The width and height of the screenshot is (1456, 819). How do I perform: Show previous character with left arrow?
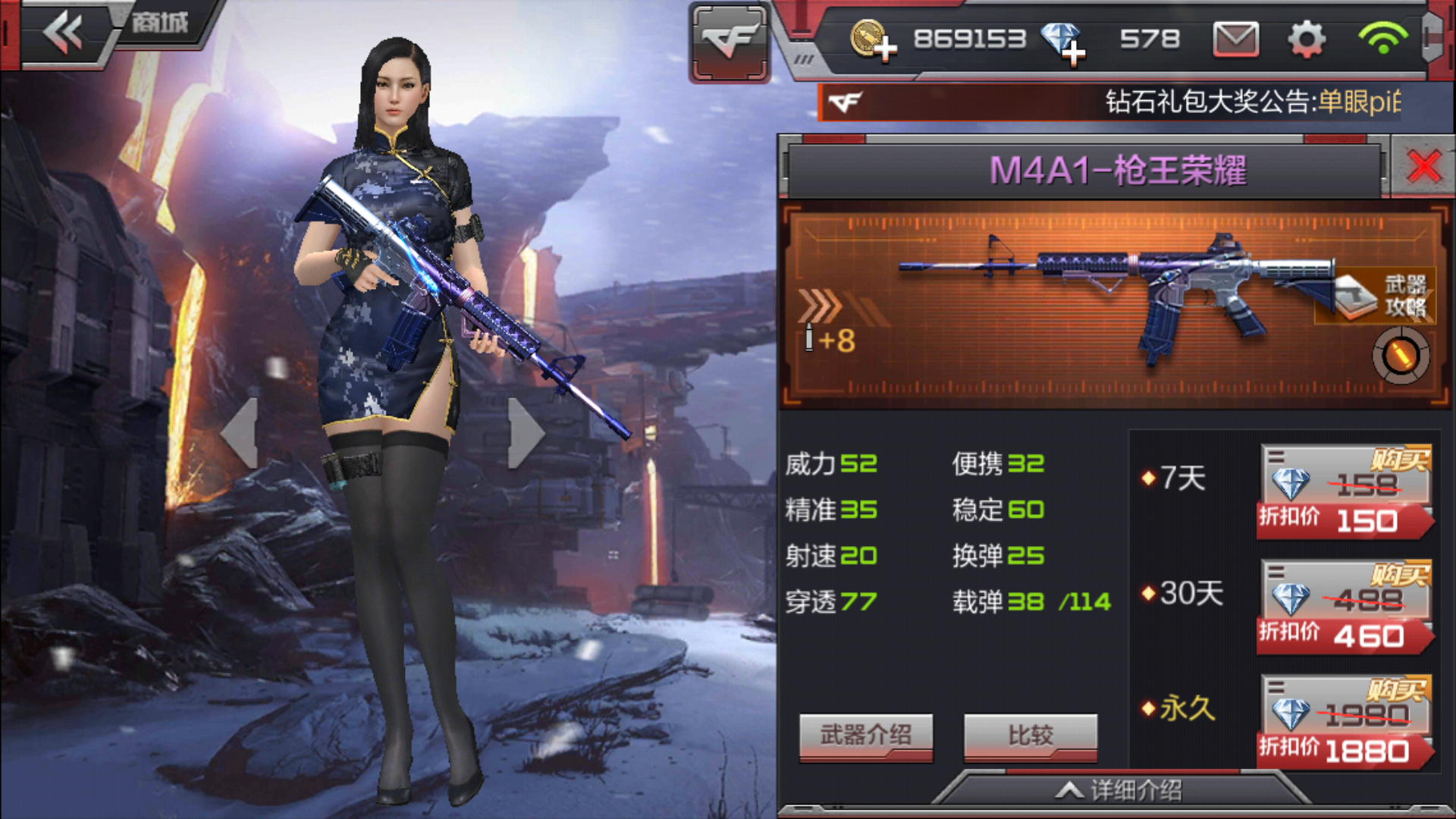tap(241, 432)
